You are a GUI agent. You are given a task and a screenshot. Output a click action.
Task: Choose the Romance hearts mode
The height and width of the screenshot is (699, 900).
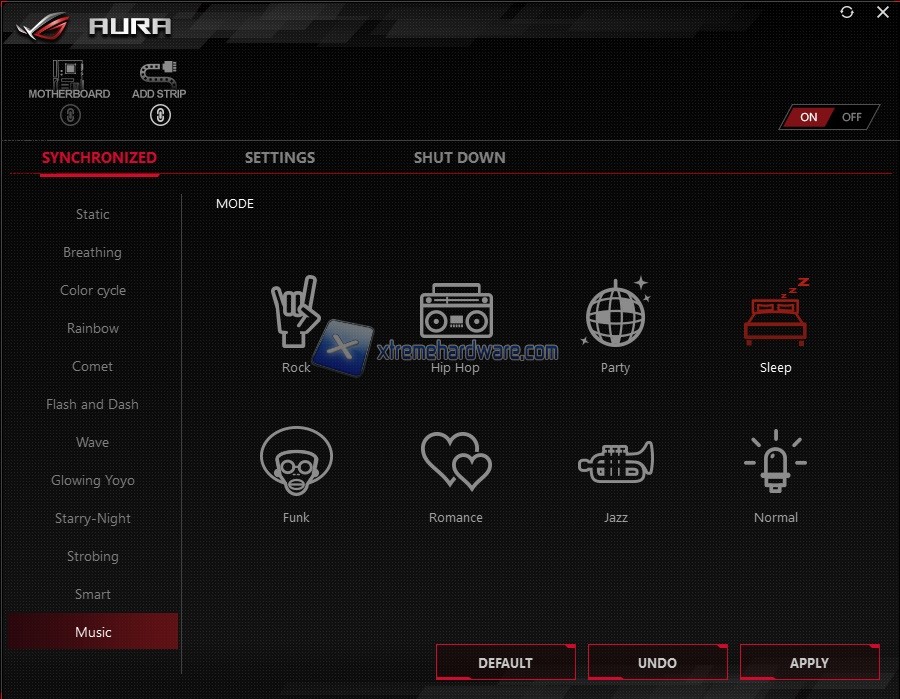(x=456, y=463)
